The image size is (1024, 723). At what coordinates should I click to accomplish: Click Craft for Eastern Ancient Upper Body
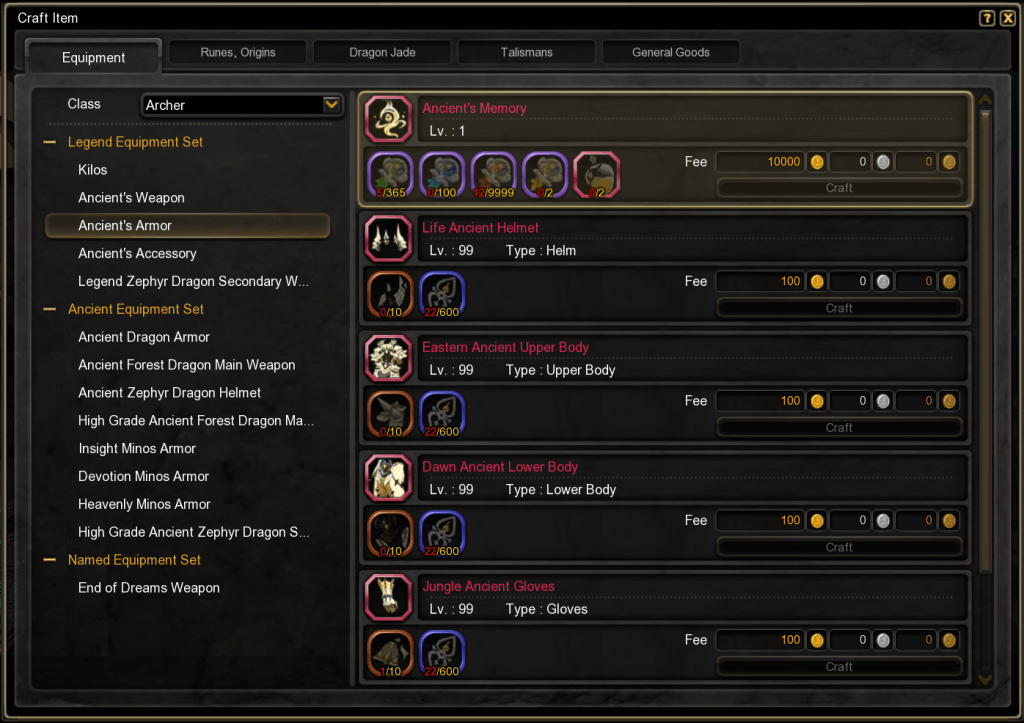point(838,428)
